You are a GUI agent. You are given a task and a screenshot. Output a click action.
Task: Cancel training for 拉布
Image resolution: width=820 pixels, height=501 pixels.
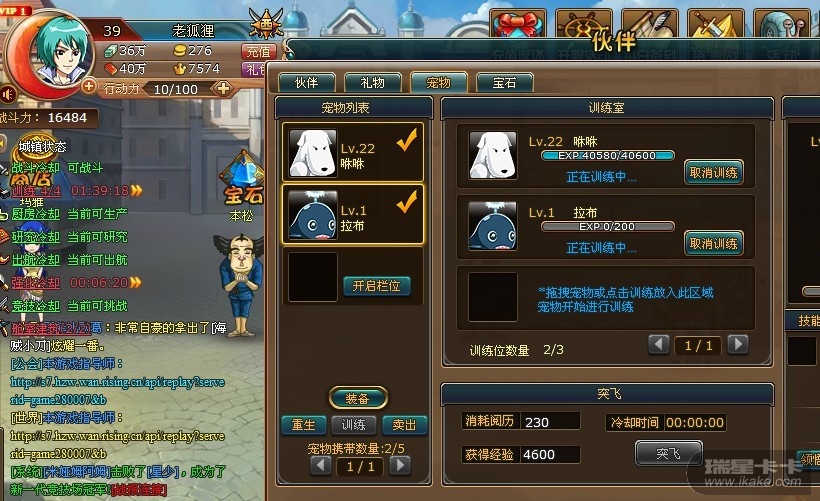point(714,243)
